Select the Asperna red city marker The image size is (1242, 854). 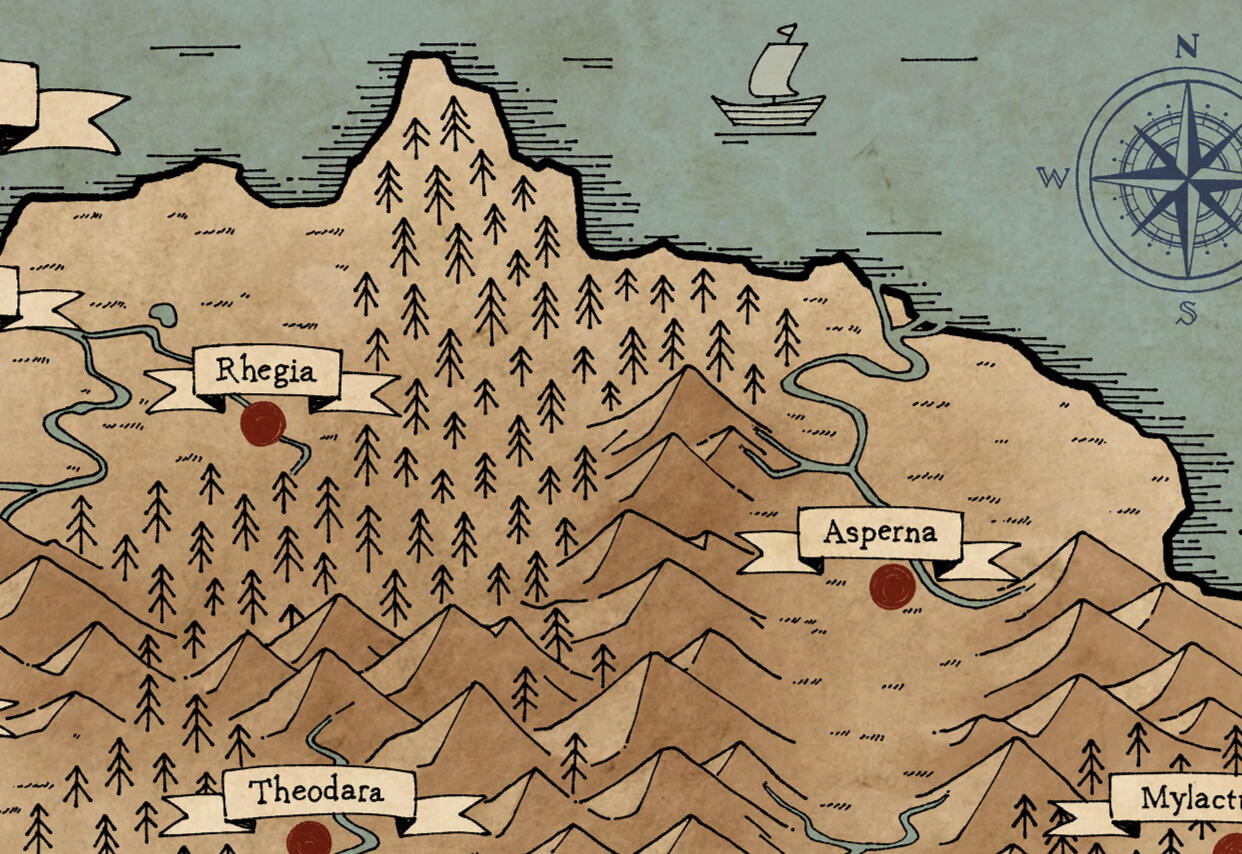[x=892, y=586]
